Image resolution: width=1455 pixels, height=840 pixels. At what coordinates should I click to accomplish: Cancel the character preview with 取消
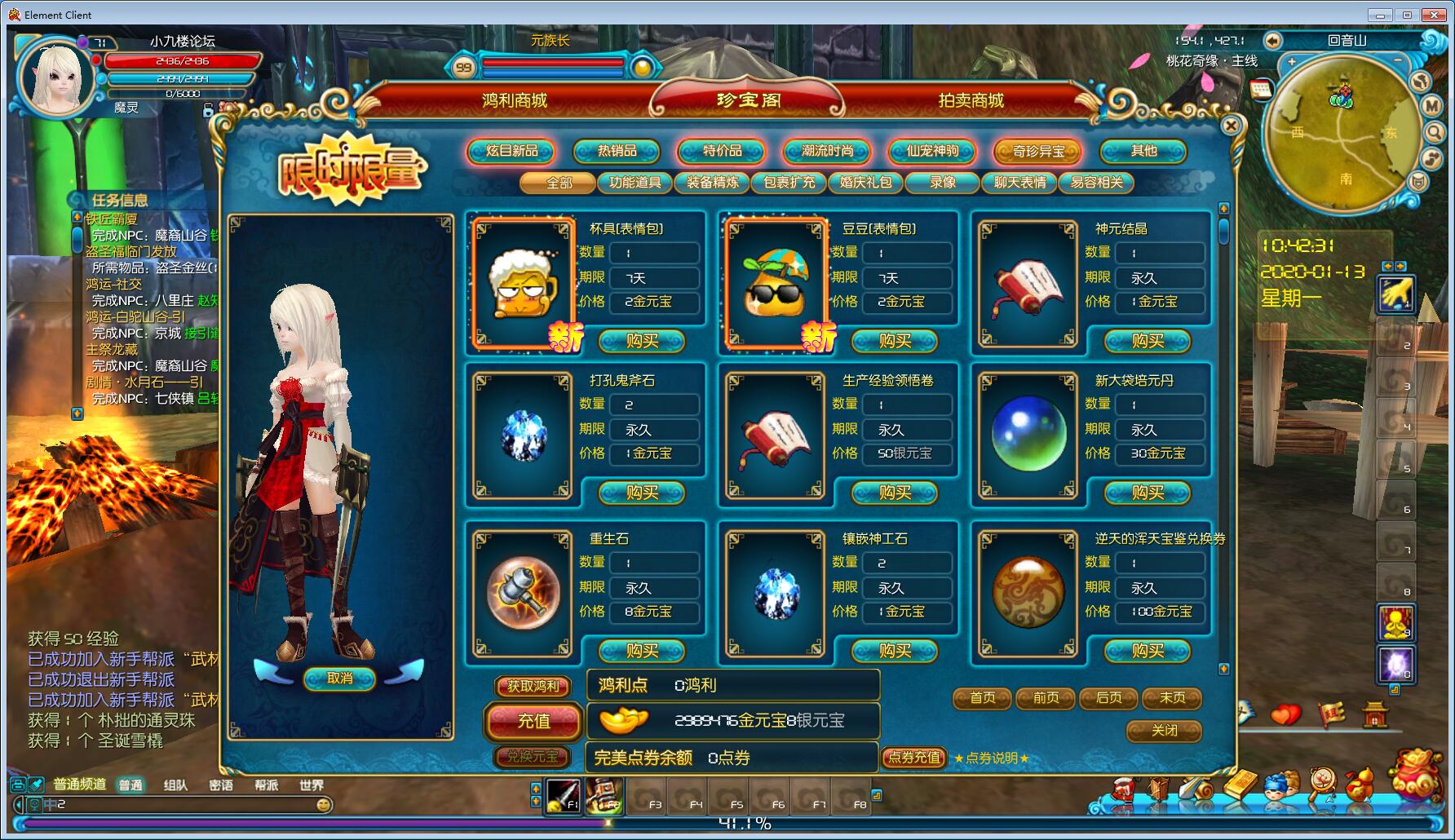[x=339, y=679]
